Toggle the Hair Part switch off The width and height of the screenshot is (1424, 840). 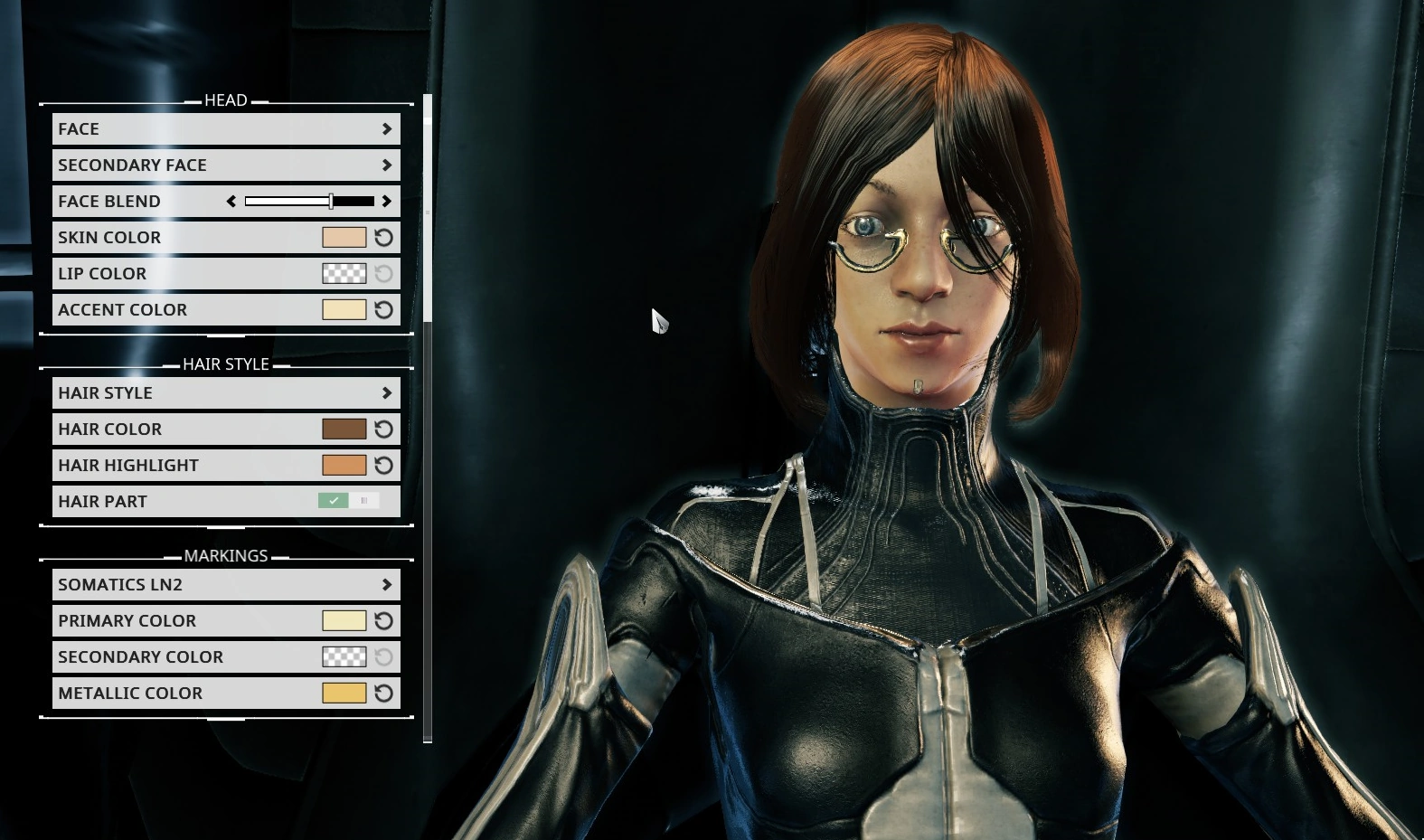click(x=364, y=500)
